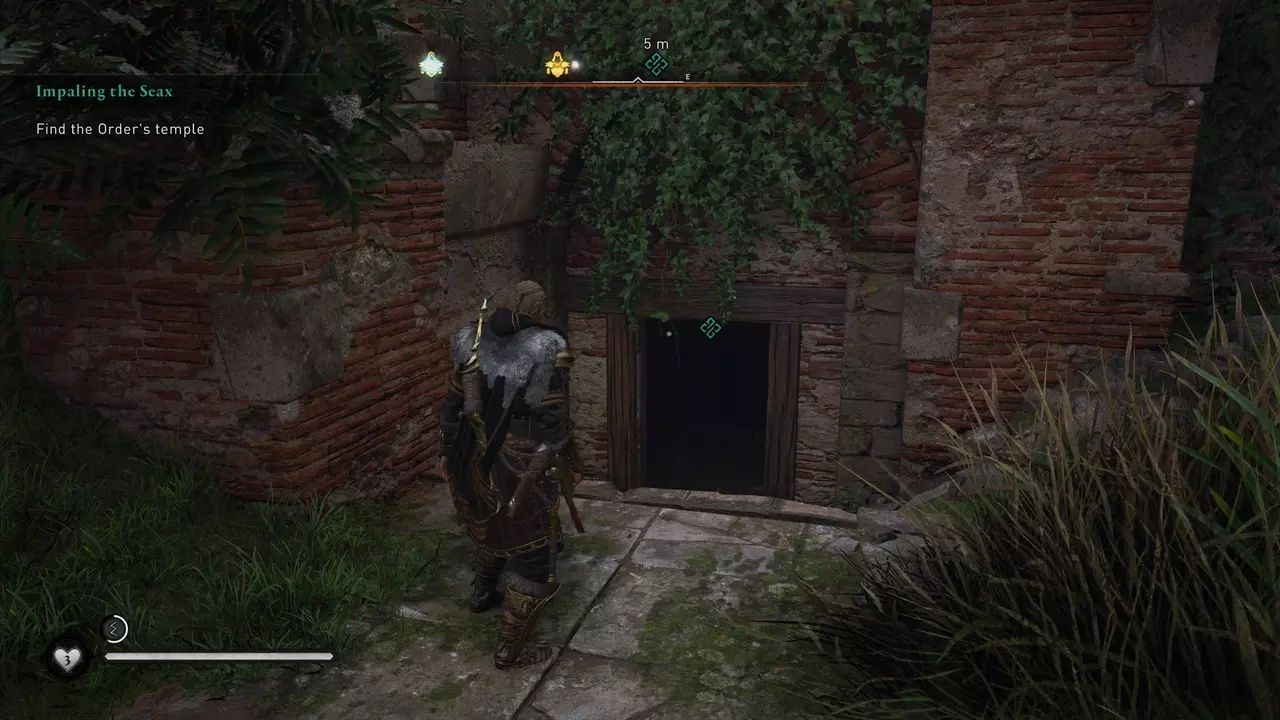Open the quest title Impaling the Seax
The width and height of the screenshot is (1280, 720).
pyautogui.click(x=105, y=91)
